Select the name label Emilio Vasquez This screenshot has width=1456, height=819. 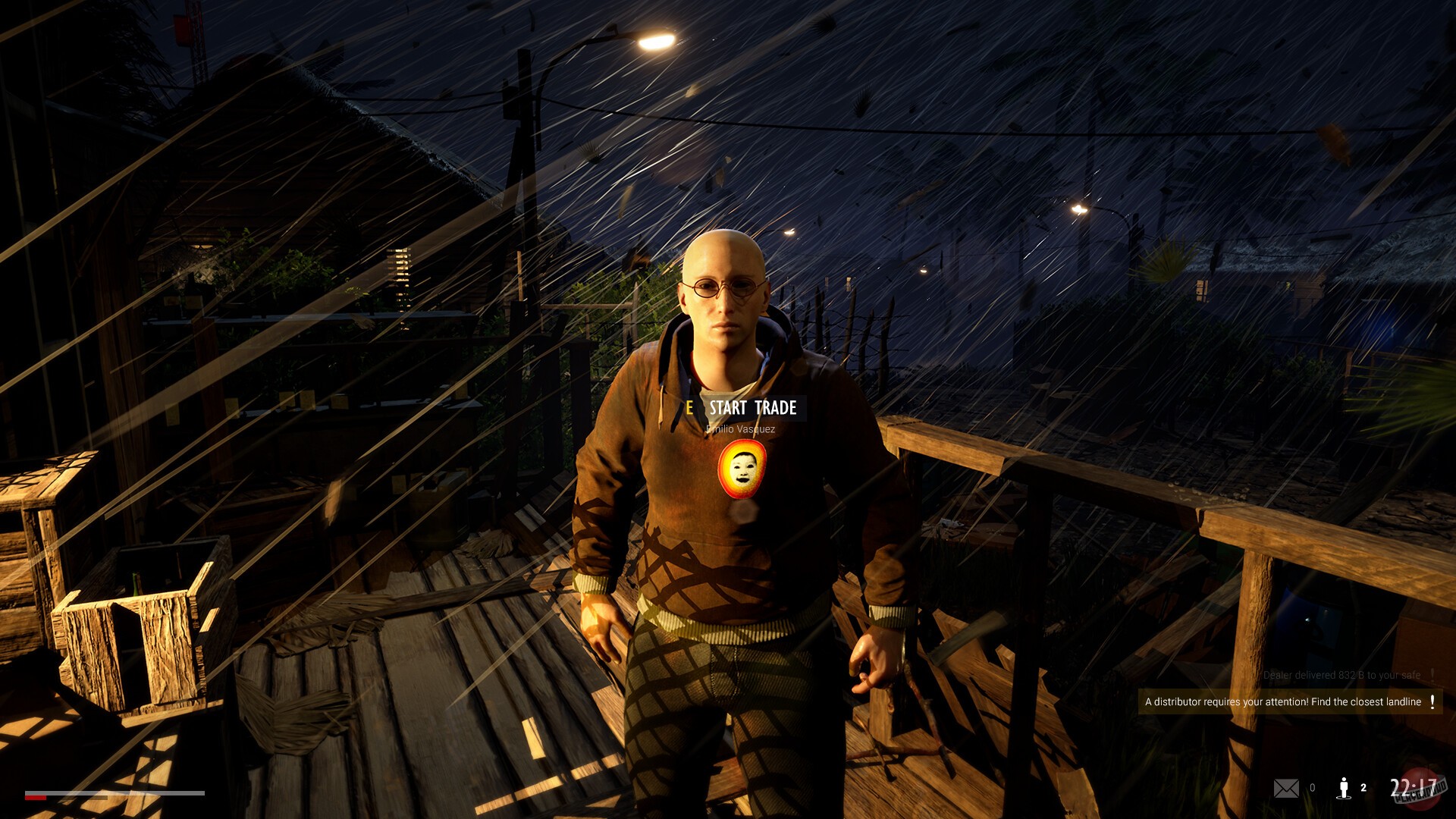741,429
